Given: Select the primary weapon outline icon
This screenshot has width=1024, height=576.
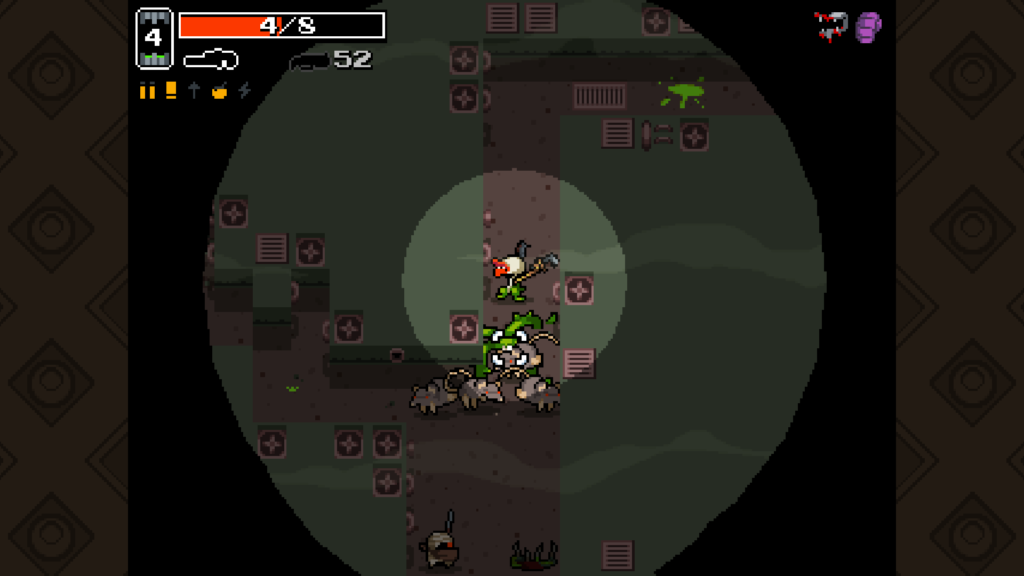Looking at the screenshot, I should [x=210, y=60].
